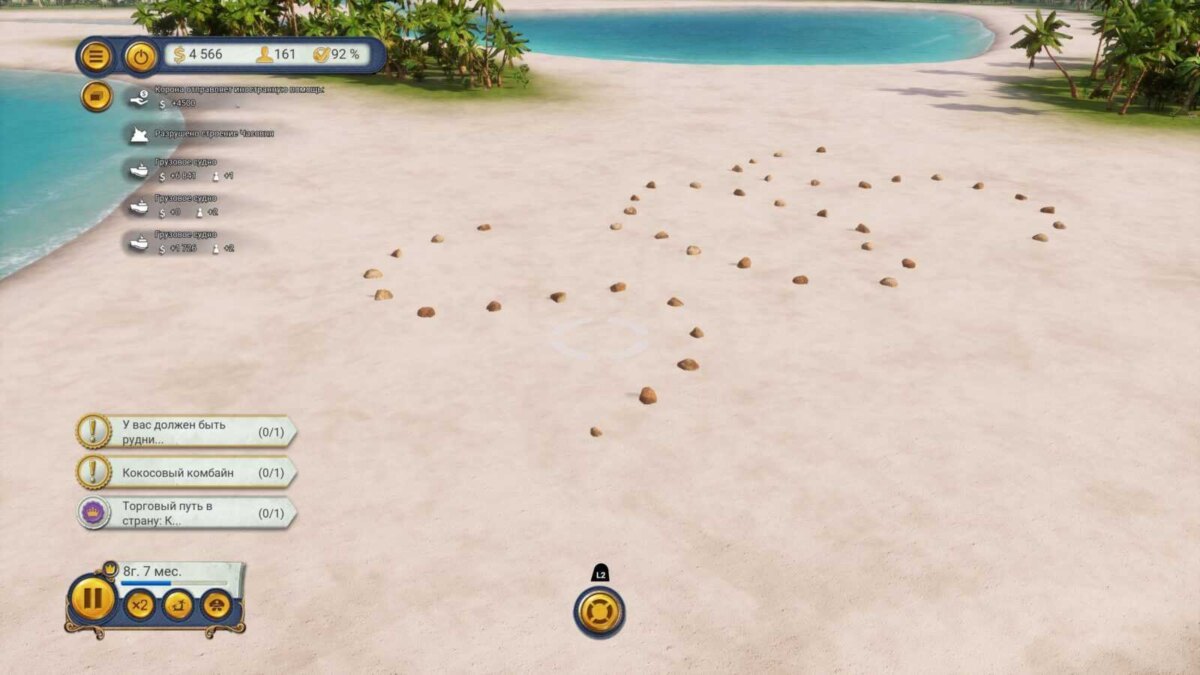This screenshot has height=675, width=1200.
Task: View the population count of 161
Action: click(x=276, y=54)
